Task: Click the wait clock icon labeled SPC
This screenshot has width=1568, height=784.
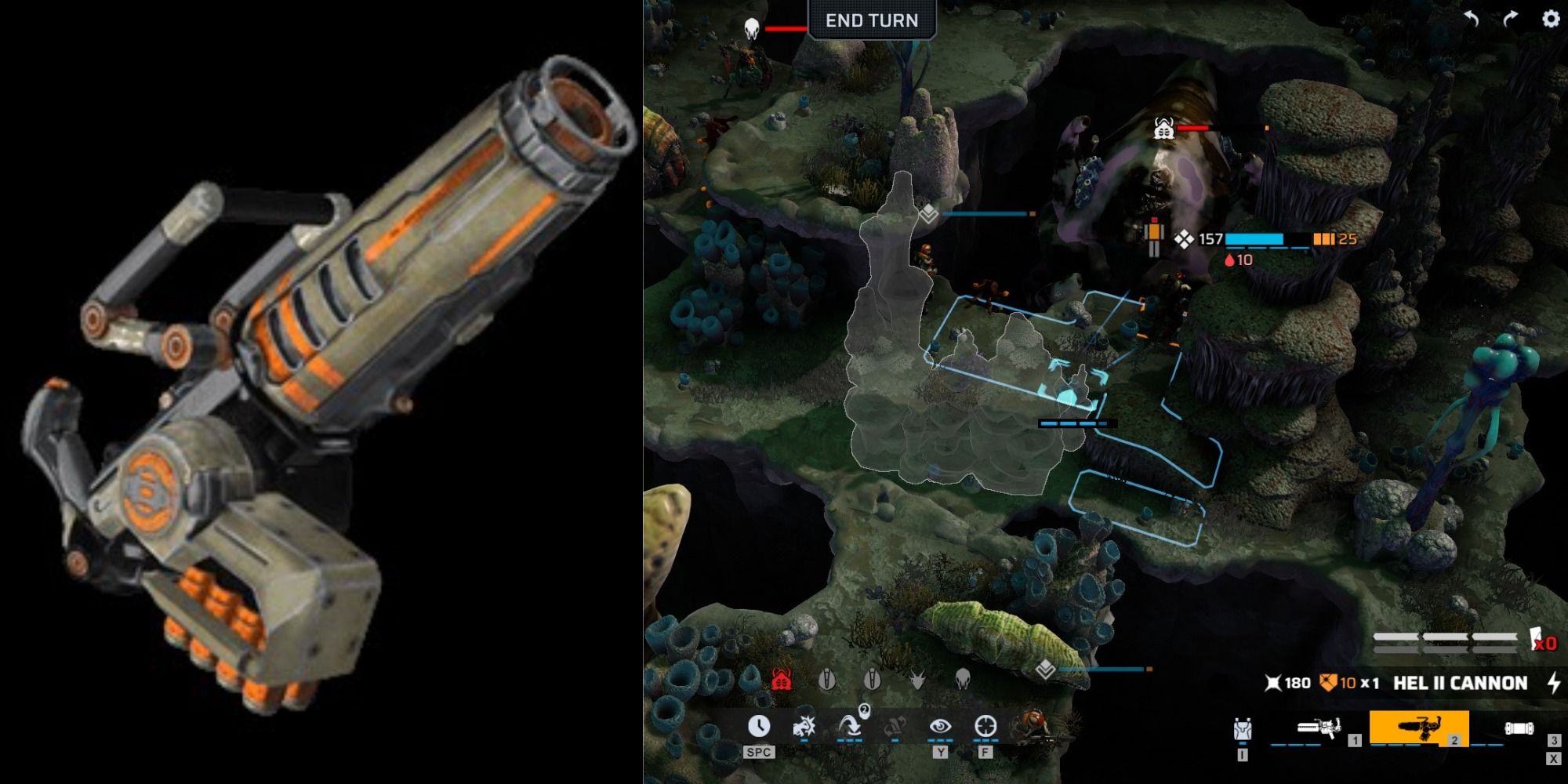Action: (x=760, y=728)
